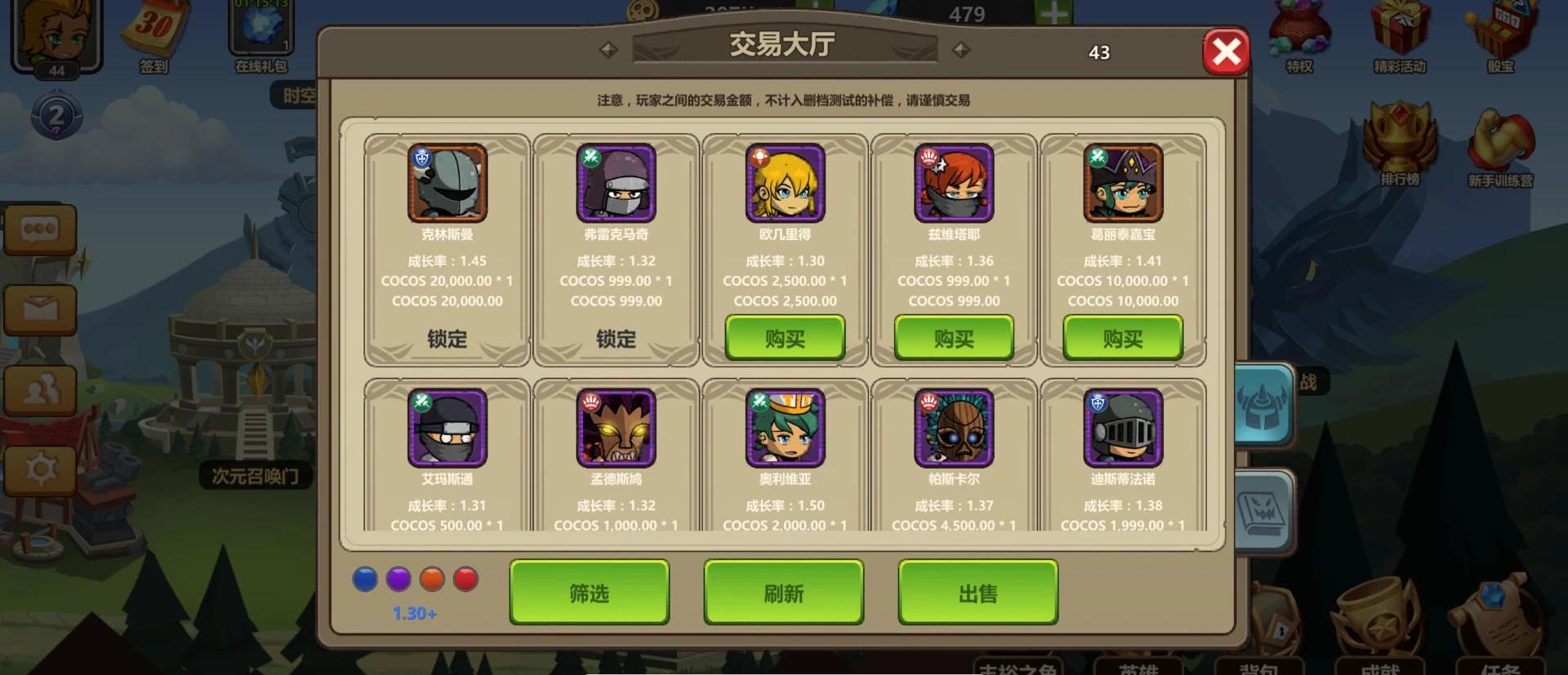This screenshot has height=675, width=1568.
Task: Select the 奥利维亚 hero listing portrait
Action: point(785,429)
